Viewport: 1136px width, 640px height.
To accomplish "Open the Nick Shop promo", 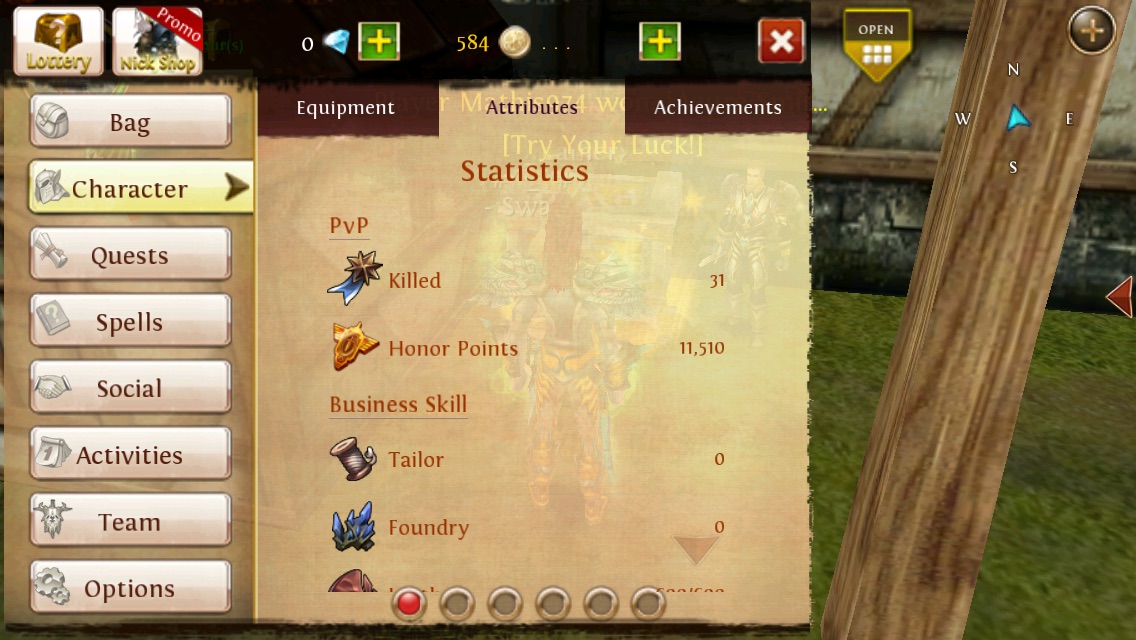I will pos(157,41).
